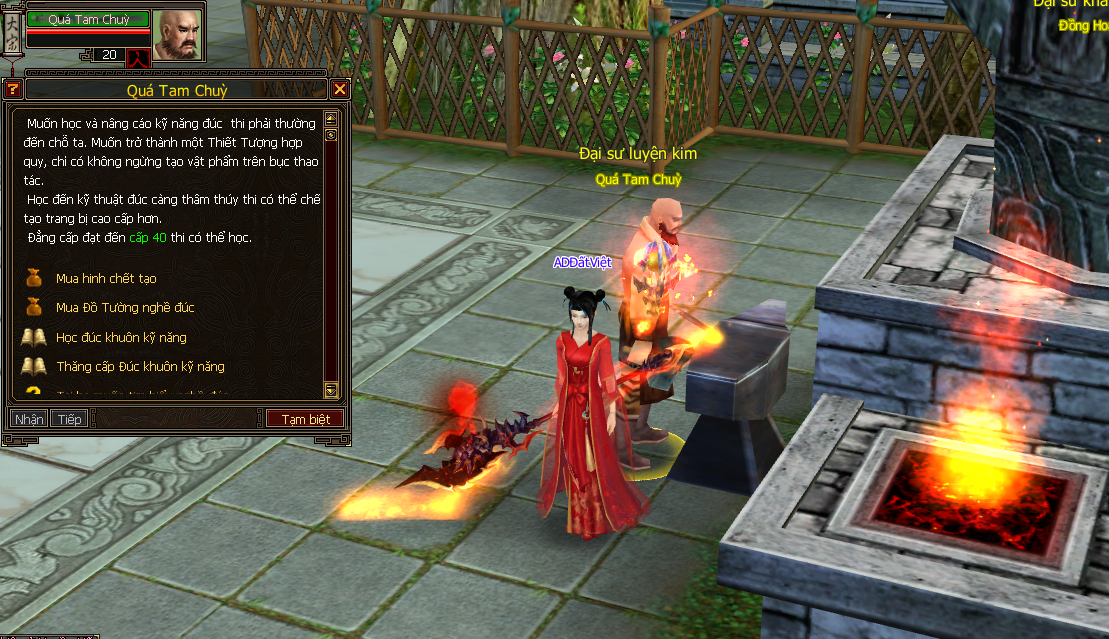Image resolution: width=1109 pixels, height=639 pixels.
Task: Click the Tiếp button
Action: click(x=69, y=419)
